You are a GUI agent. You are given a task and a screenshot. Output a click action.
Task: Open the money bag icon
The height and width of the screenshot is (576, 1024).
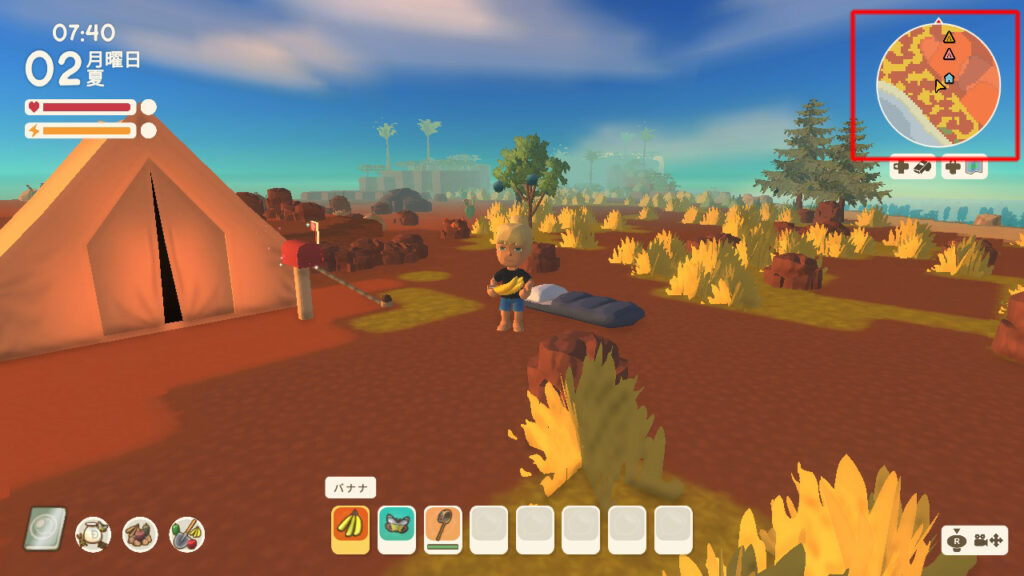tap(93, 533)
